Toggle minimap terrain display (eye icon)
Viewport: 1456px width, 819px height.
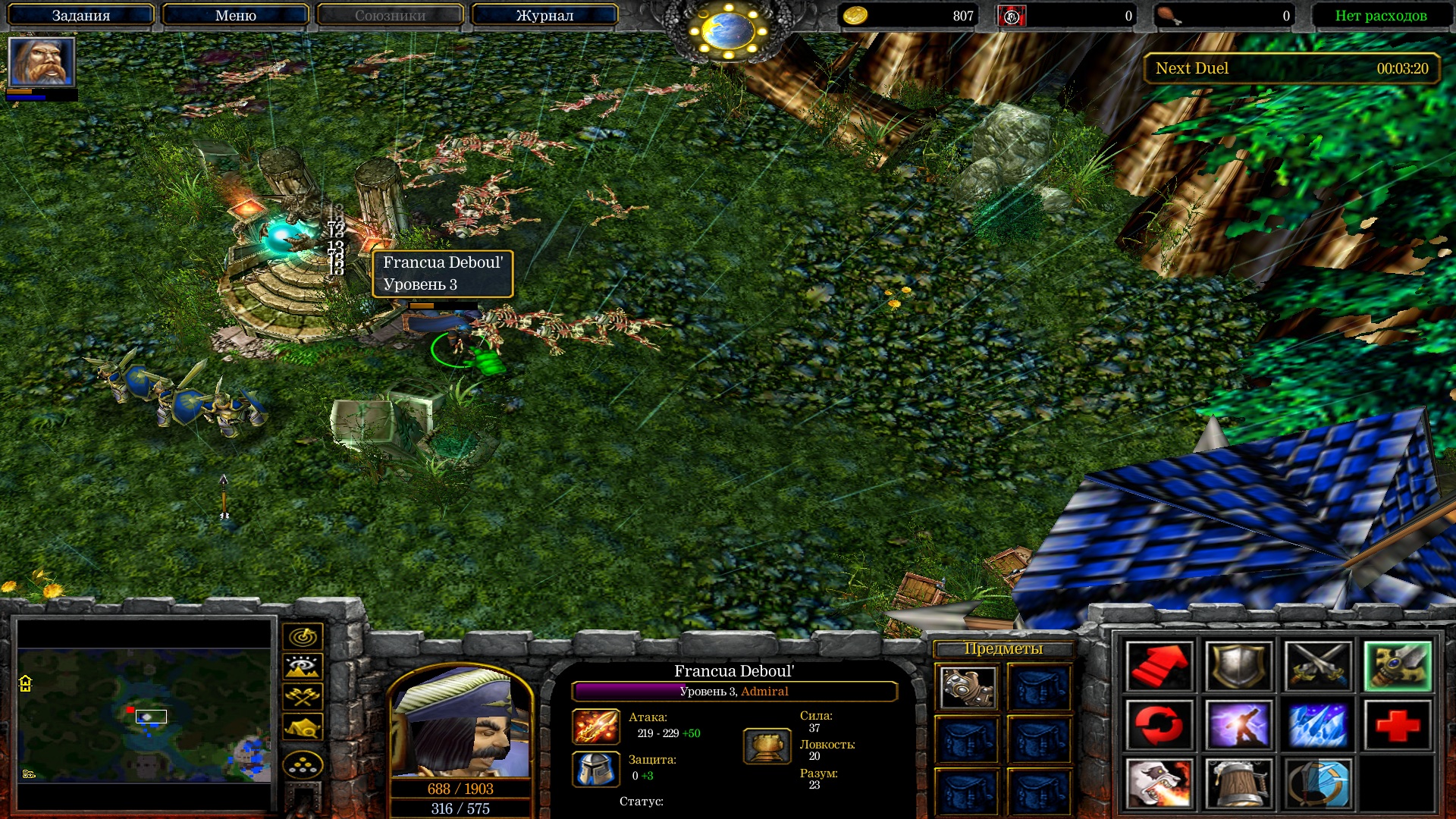click(303, 667)
